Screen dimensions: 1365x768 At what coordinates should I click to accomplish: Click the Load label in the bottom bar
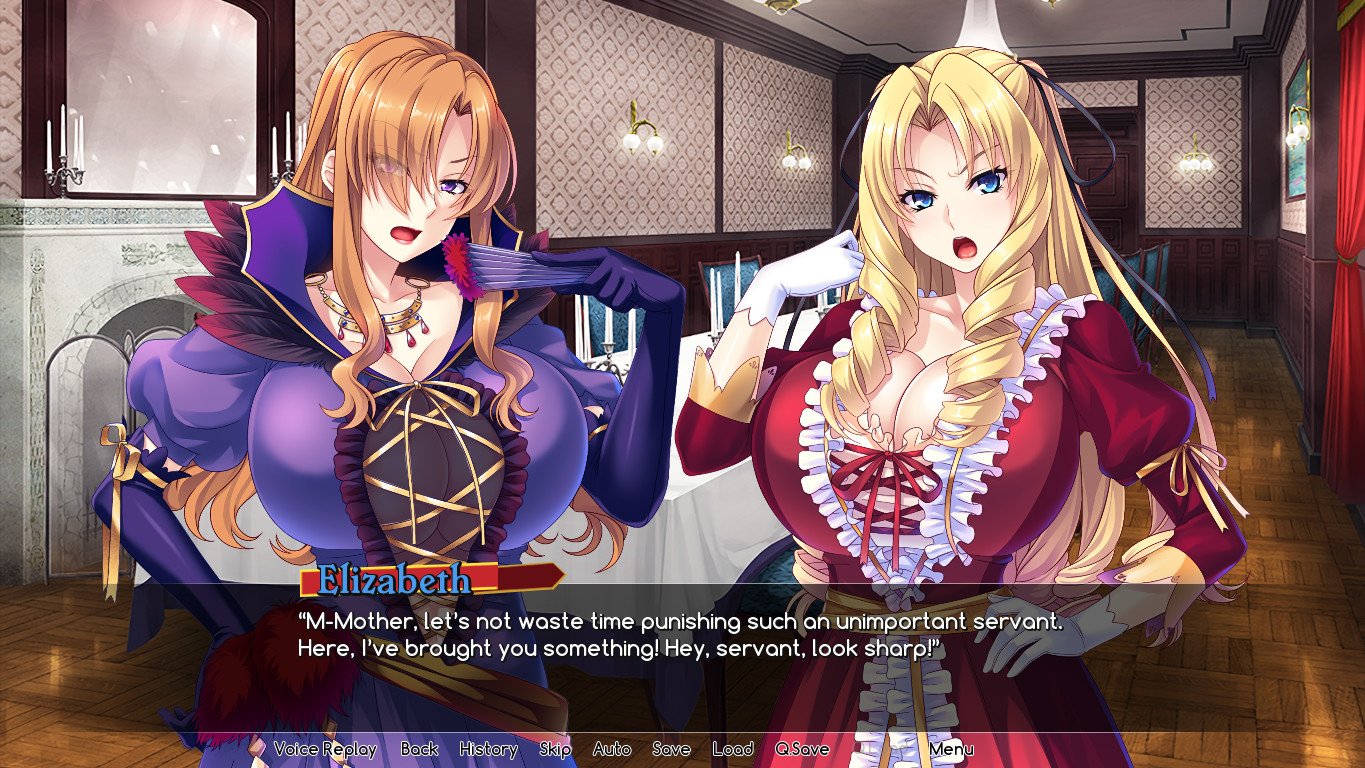pos(735,747)
